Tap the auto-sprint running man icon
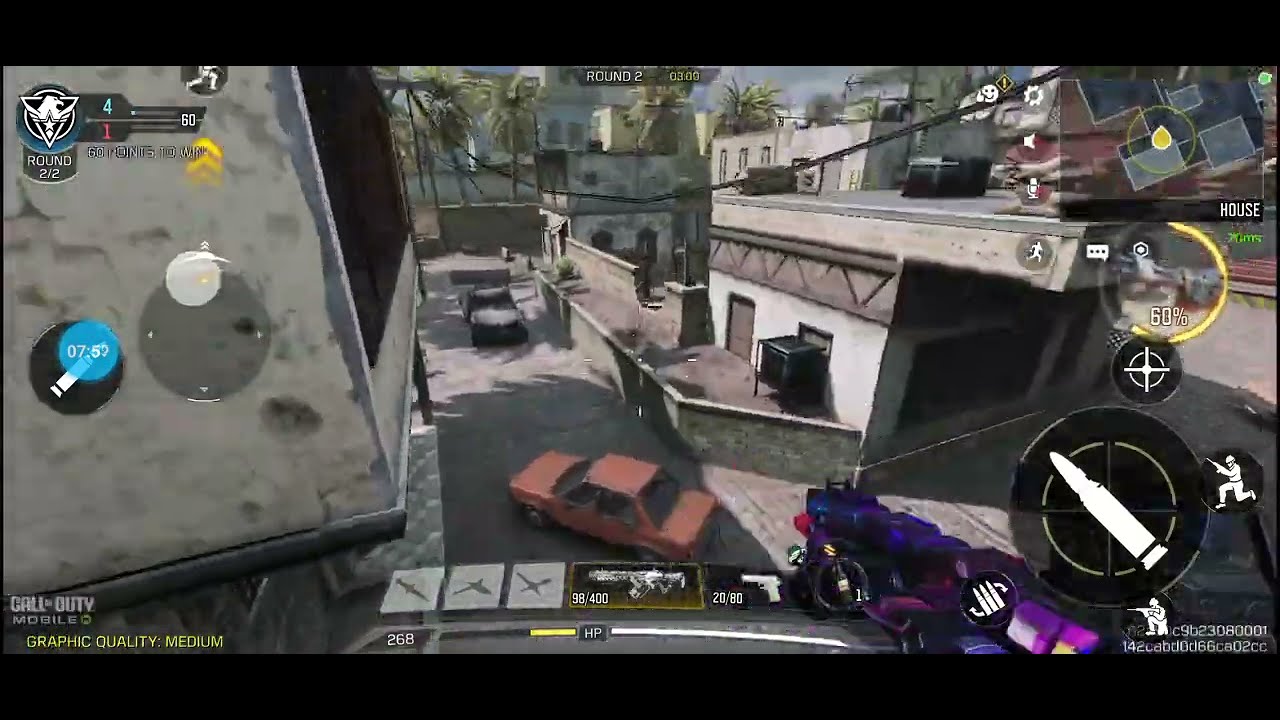The width and height of the screenshot is (1280, 720). (x=1036, y=252)
